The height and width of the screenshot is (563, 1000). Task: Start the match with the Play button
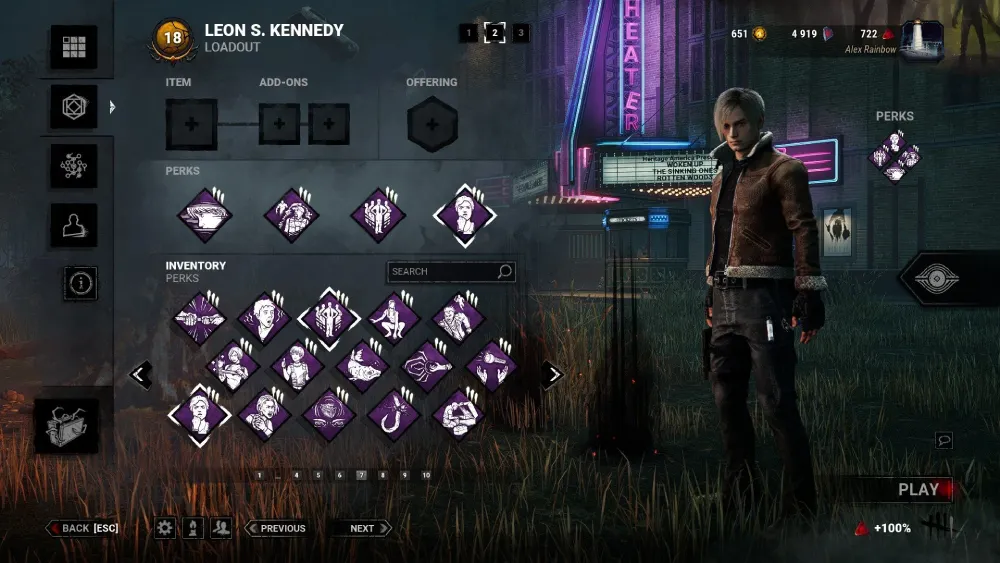(x=917, y=489)
